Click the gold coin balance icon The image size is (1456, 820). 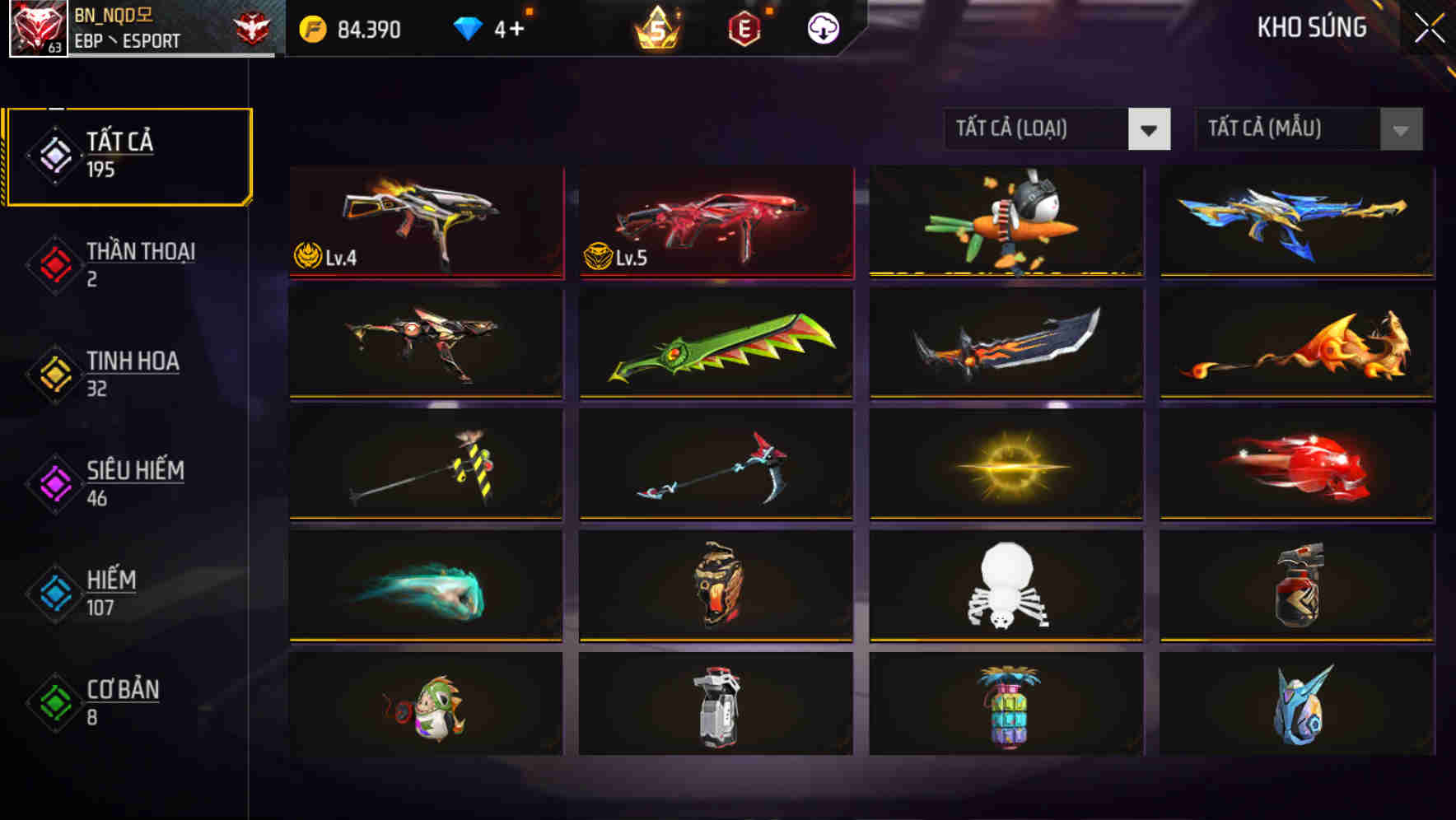point(311,28)
